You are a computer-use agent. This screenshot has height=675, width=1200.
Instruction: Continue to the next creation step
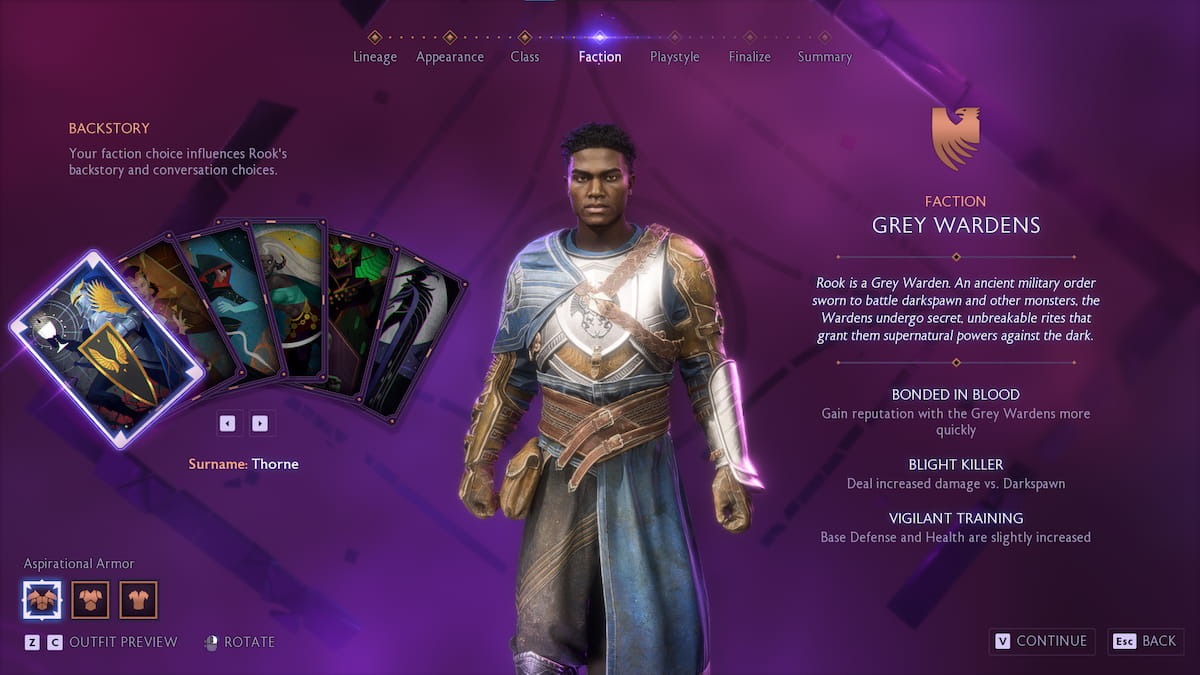[x=1041, y=641]
